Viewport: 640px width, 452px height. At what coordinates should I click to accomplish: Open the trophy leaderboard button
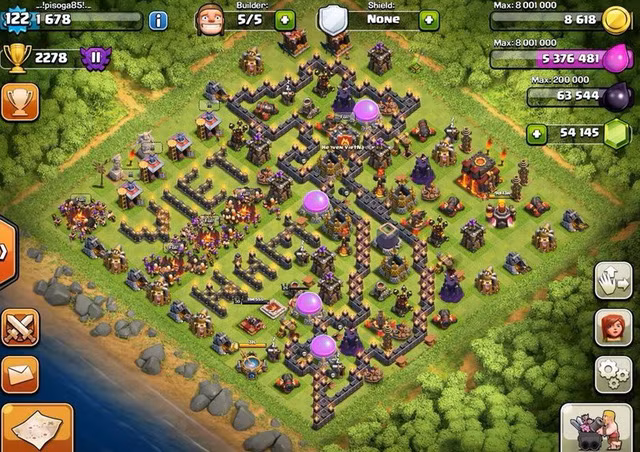pos(19,100)
